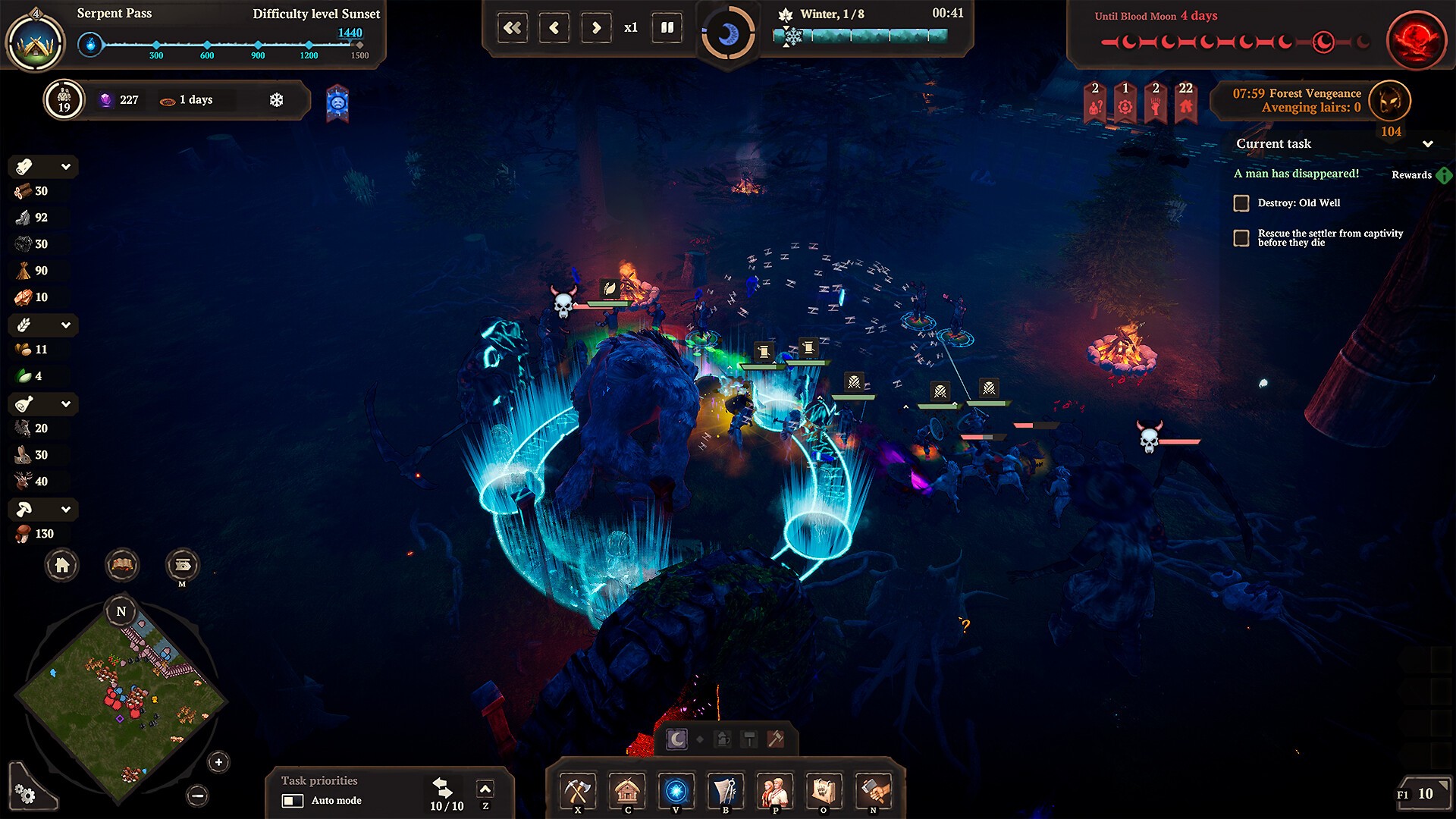Open the paw-print calendar menu
Viewport: 1456px width, 819px height.
[x=824, y=792]
